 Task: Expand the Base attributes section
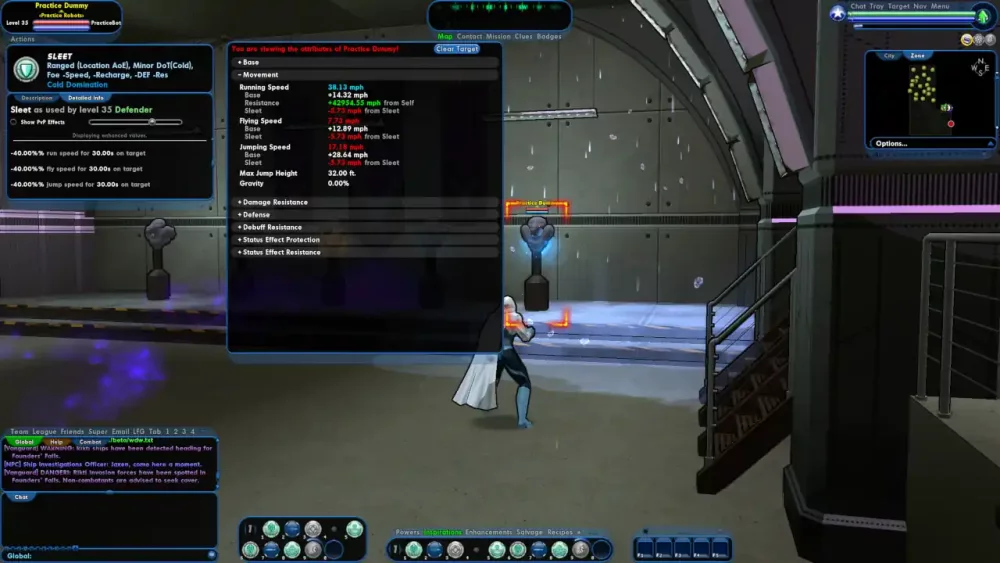point(250,62)
